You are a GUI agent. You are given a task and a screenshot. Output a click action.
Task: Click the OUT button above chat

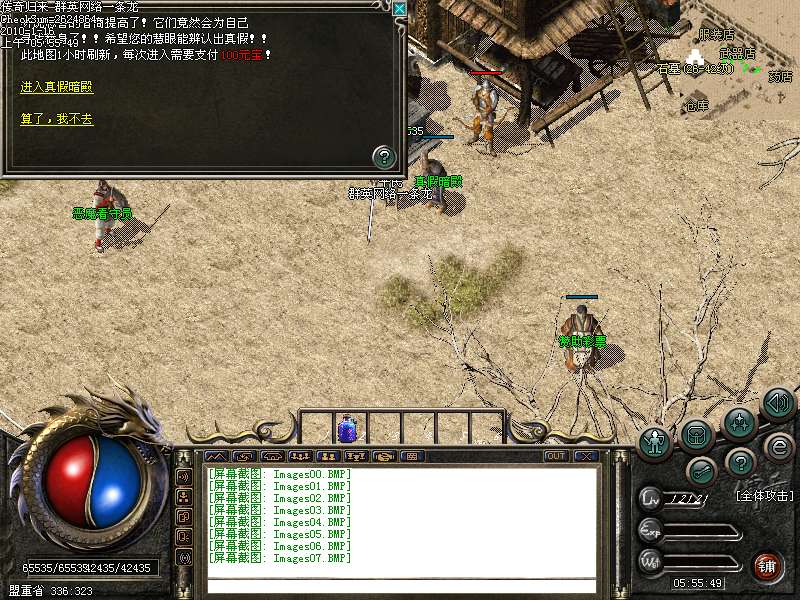pyautogui.click(x=556, y=456)
